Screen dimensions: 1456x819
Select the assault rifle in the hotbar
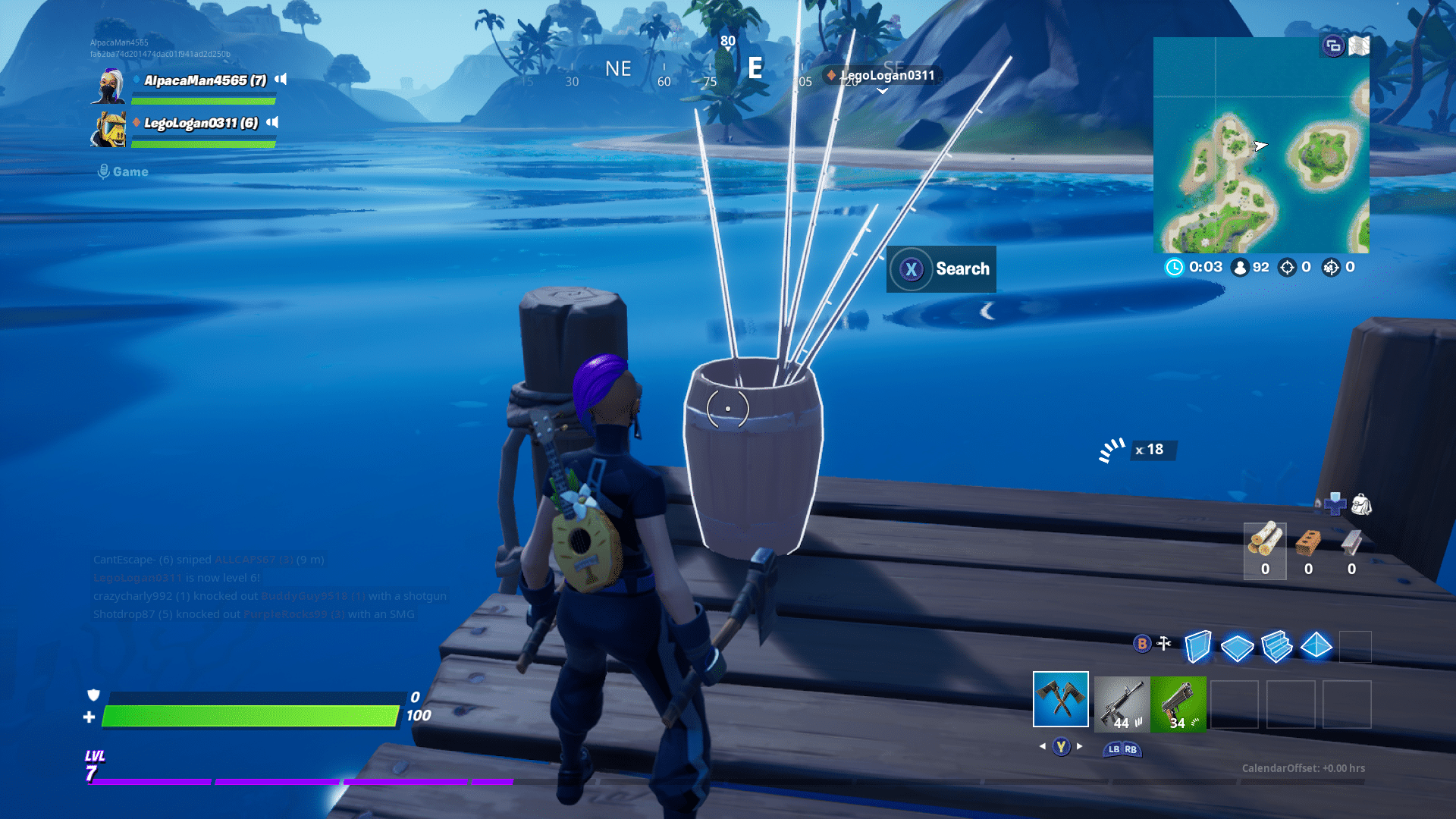pos(1120,704)
